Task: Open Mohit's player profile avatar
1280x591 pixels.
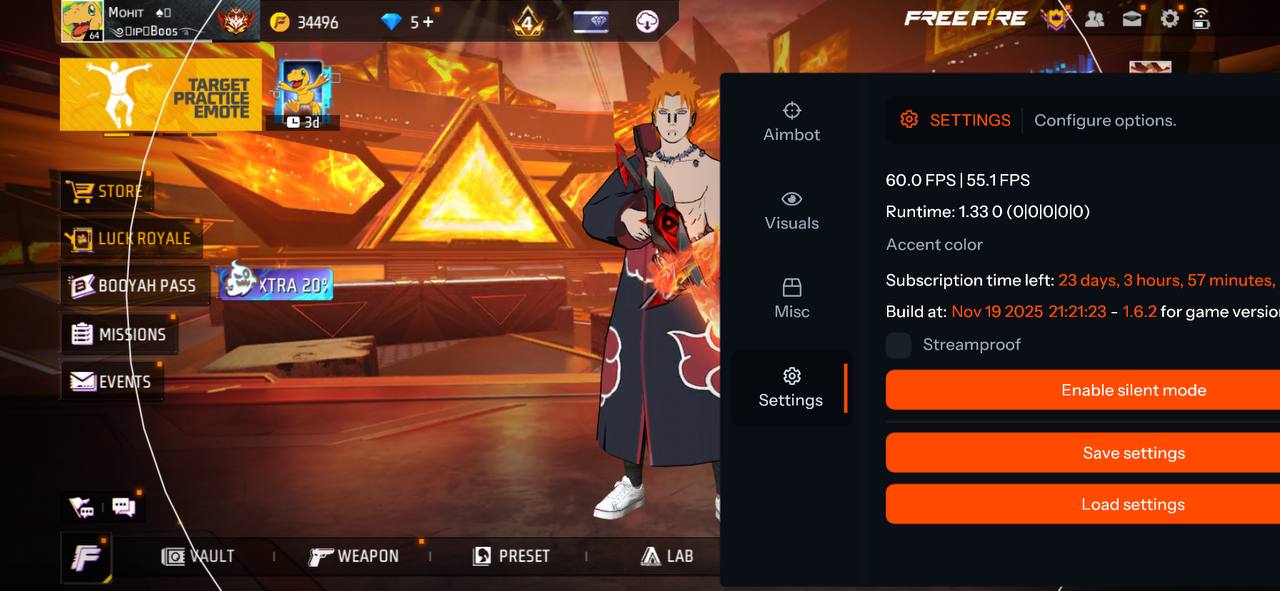Action: [82, 21]
